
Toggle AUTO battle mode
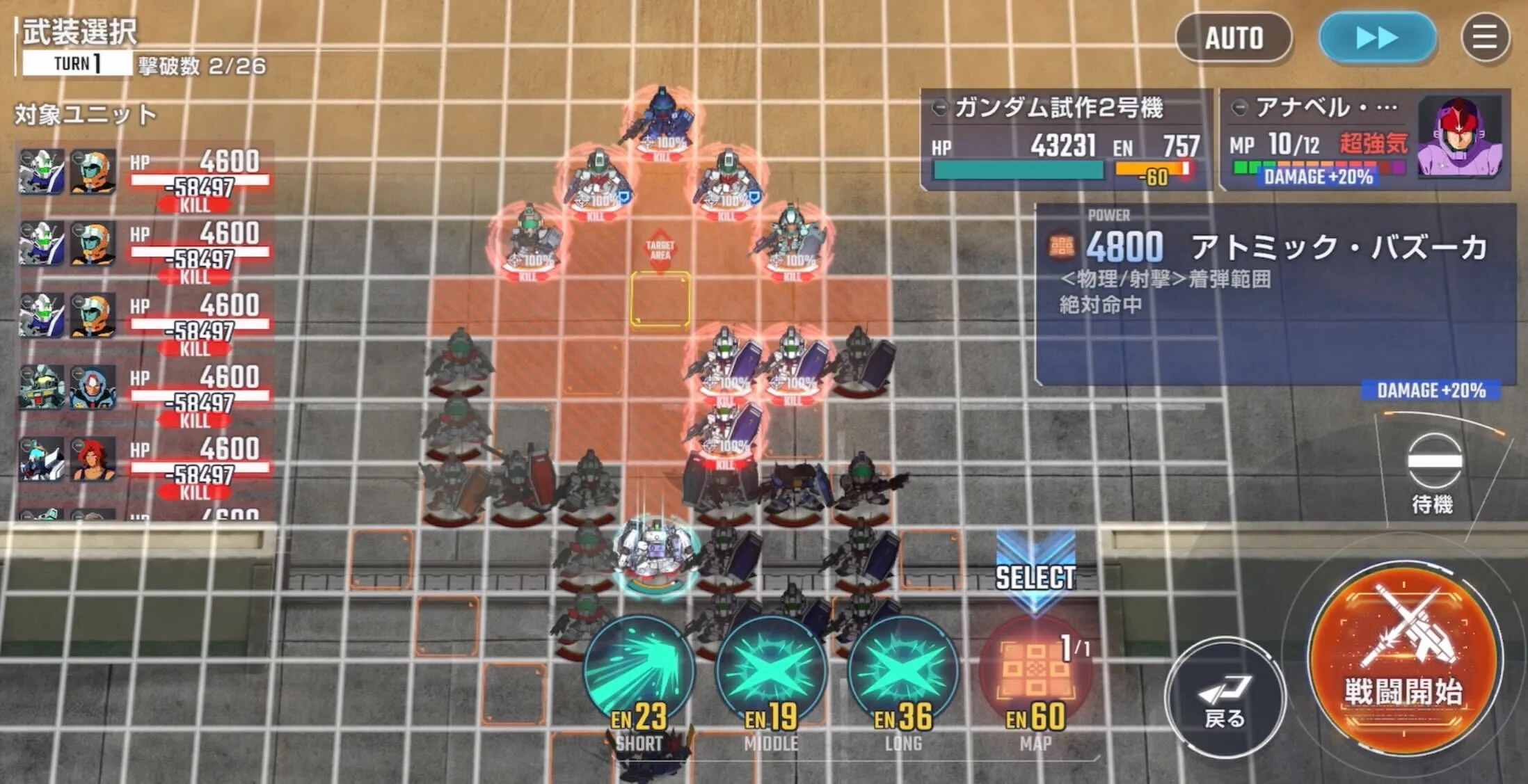tap(1234, 39)
